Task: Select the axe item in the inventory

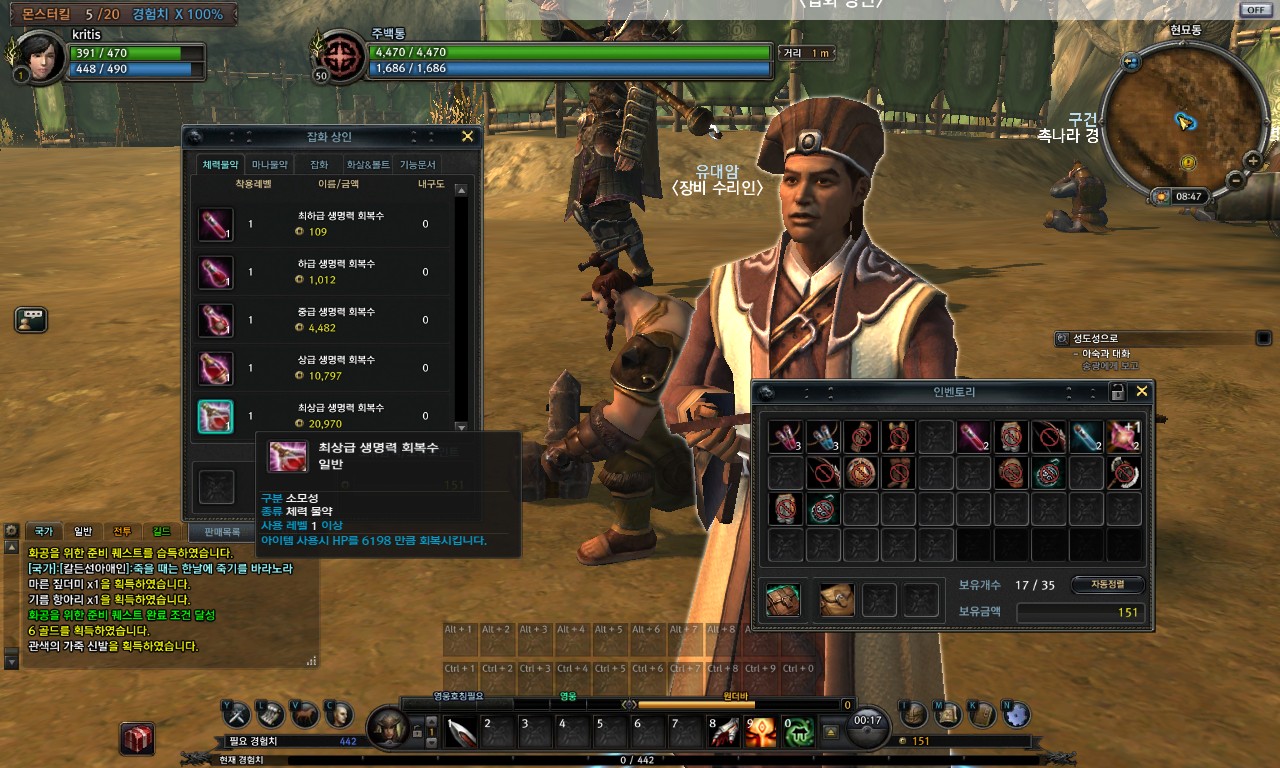Action: [1124, 472]
